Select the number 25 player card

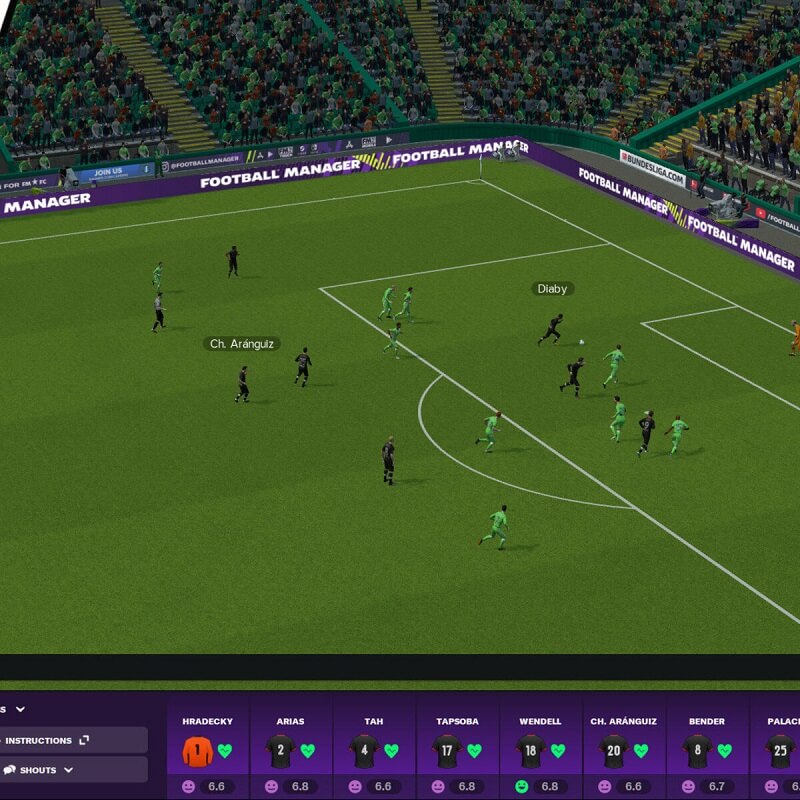point(781,748)
